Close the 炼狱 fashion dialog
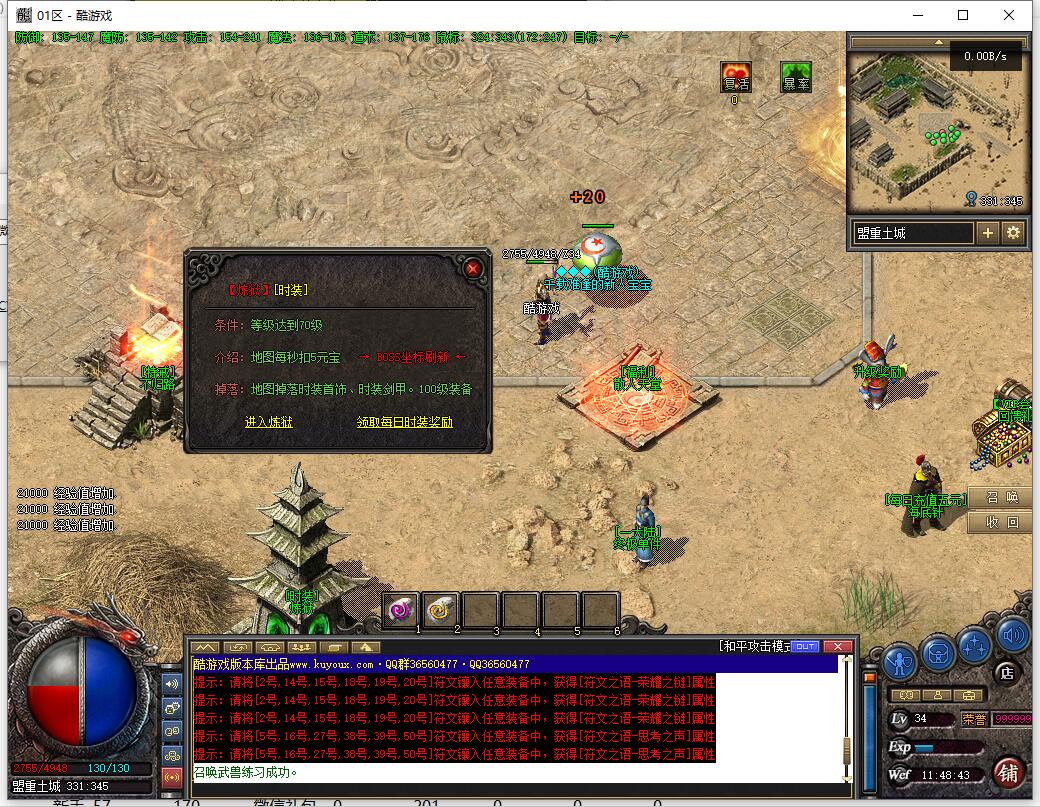1040x807 pixels. pyautogui.click(x=473, y=268)
